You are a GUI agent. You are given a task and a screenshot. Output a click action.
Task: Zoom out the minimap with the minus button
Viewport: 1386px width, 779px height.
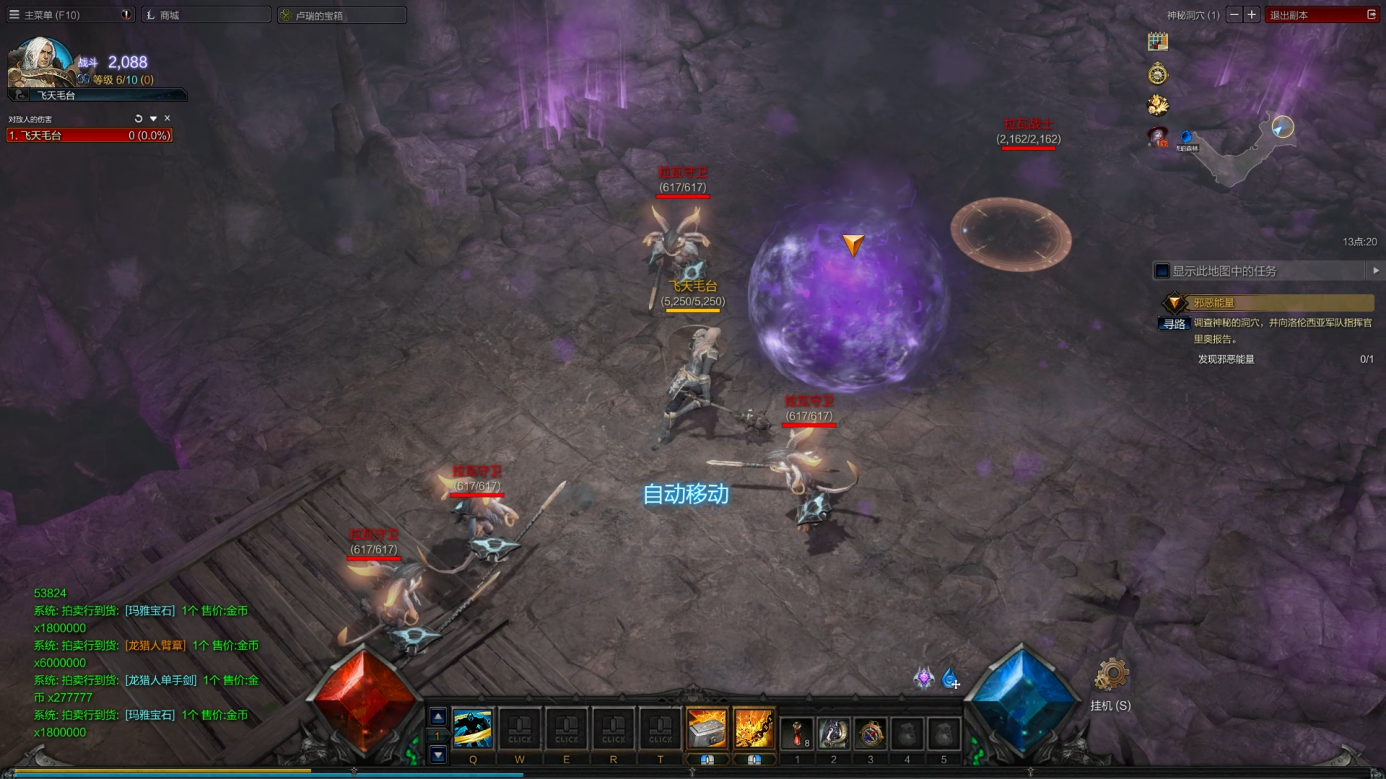(x=1234, y=15)
